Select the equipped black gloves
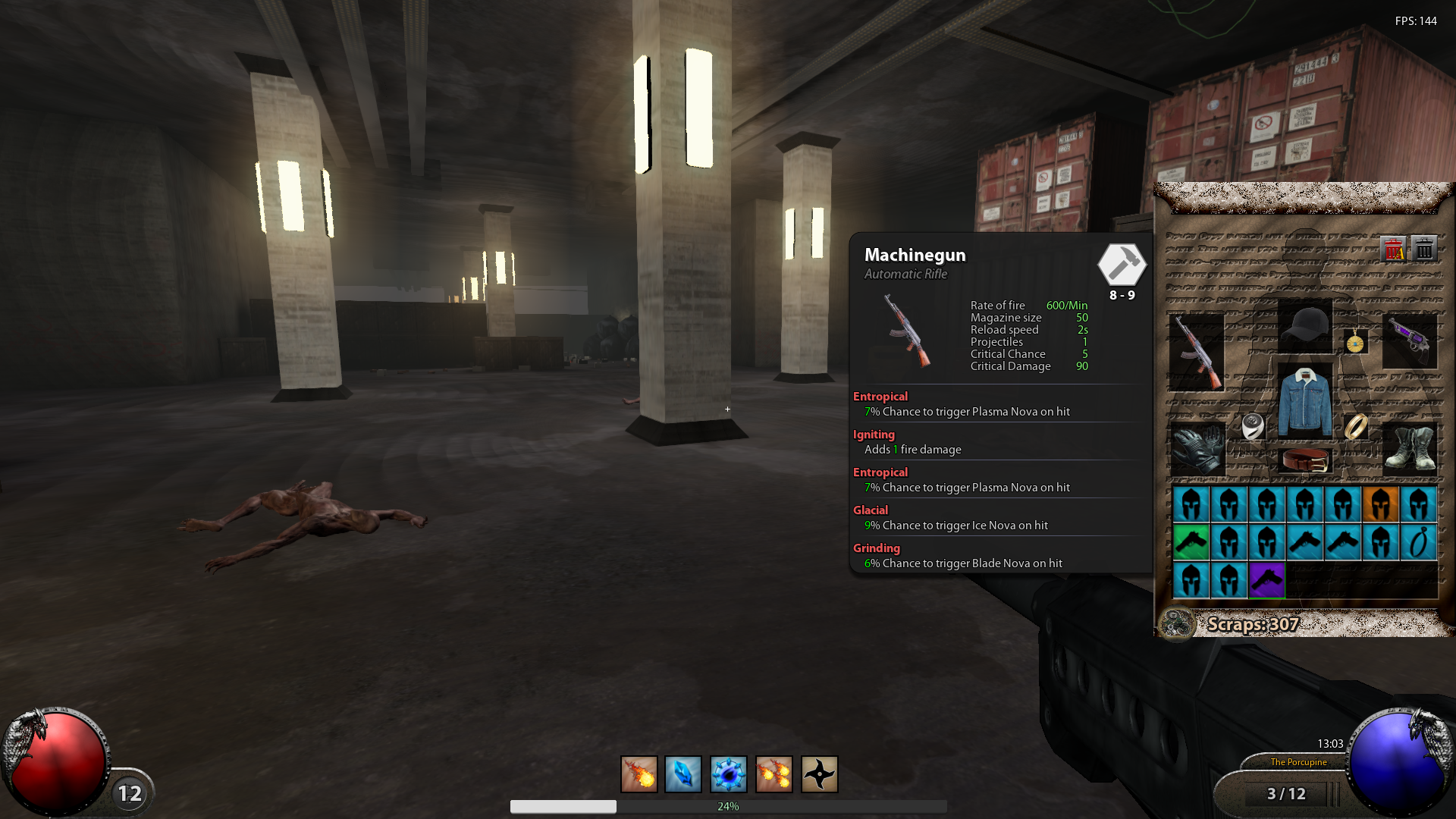This screenshot has width=1456, height=819. [x=1197, y=447]
